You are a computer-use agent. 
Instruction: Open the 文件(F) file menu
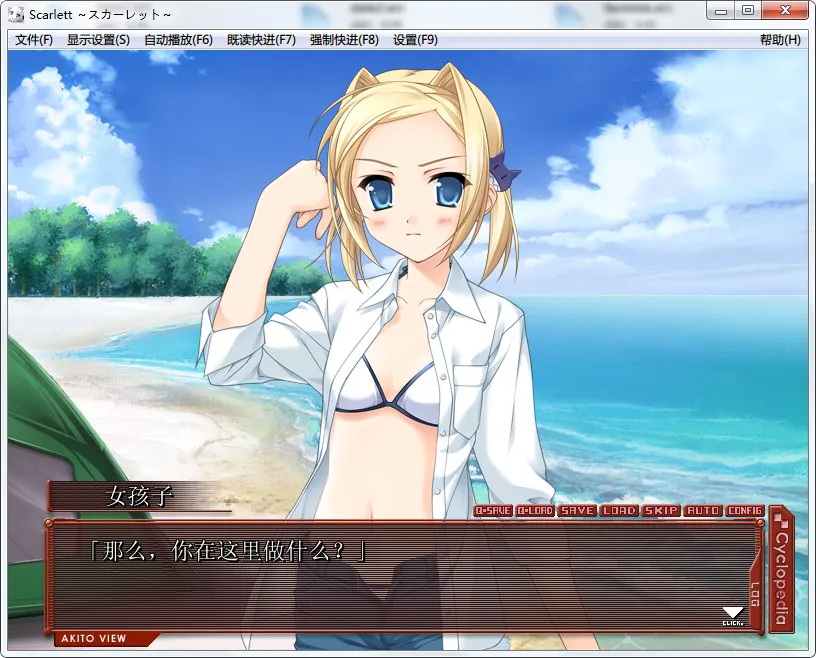point(34,40)
